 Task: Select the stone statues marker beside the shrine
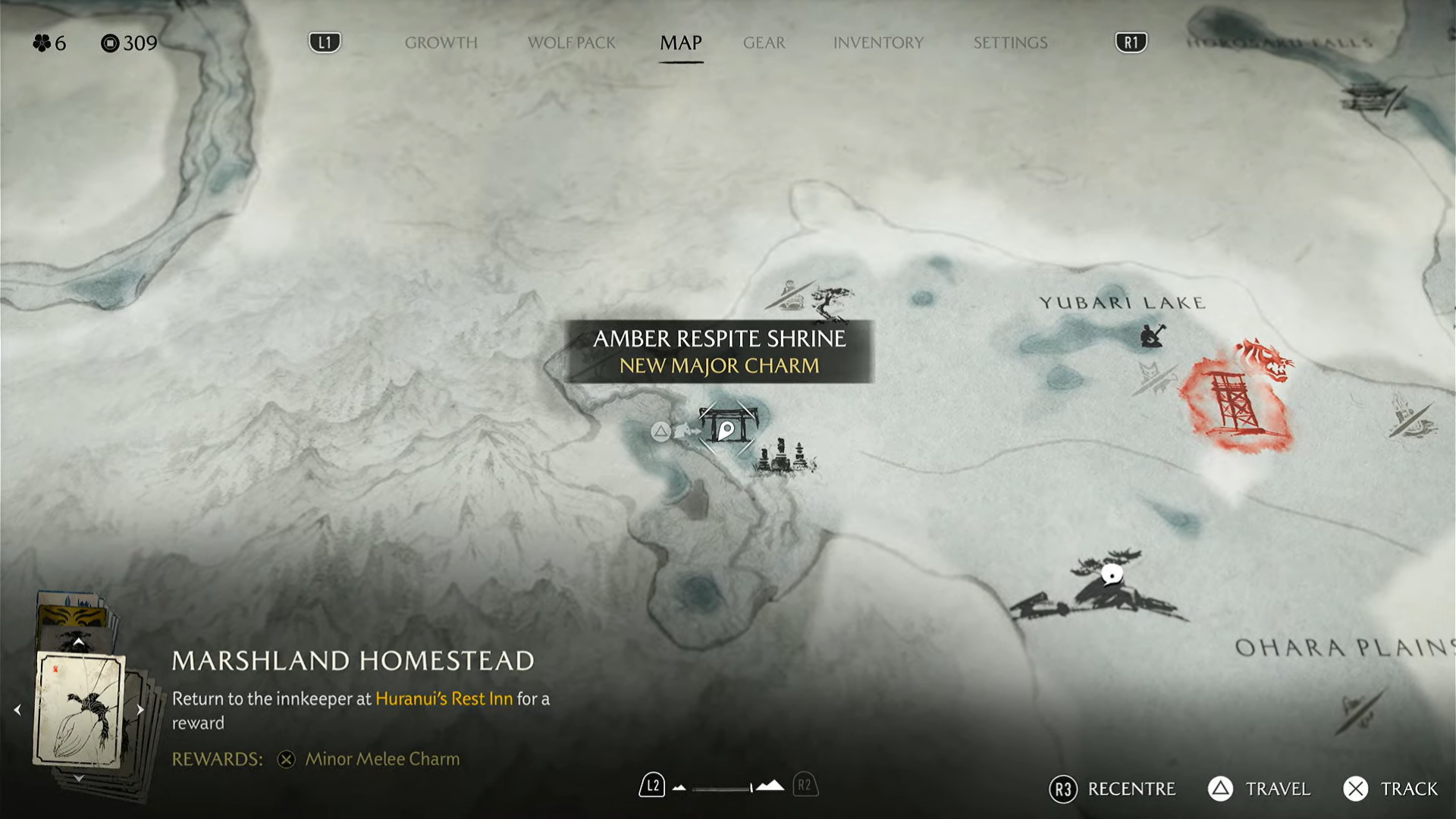tap(784, 457)
